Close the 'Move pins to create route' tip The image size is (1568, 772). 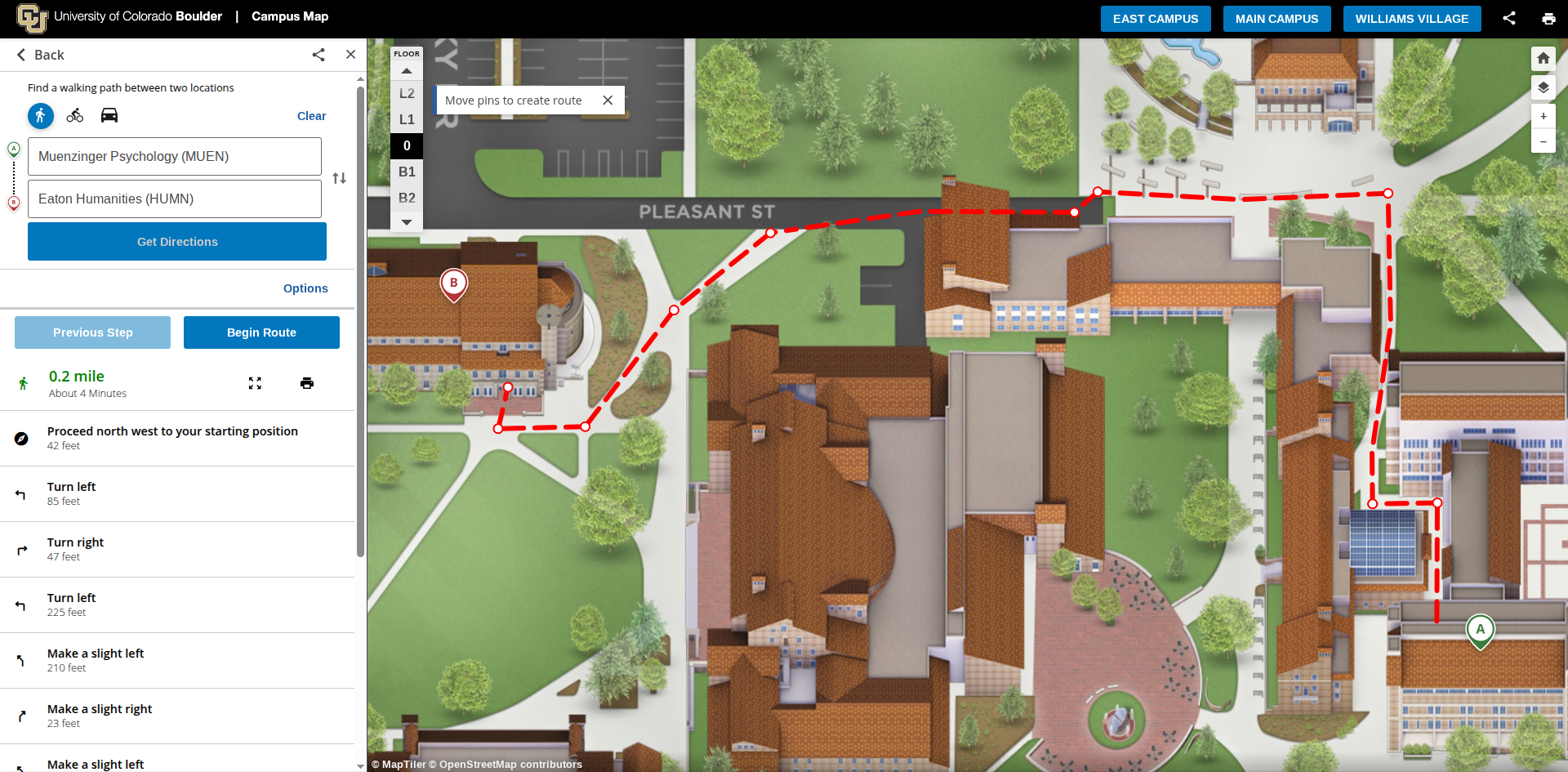click(x=608, y=100)
